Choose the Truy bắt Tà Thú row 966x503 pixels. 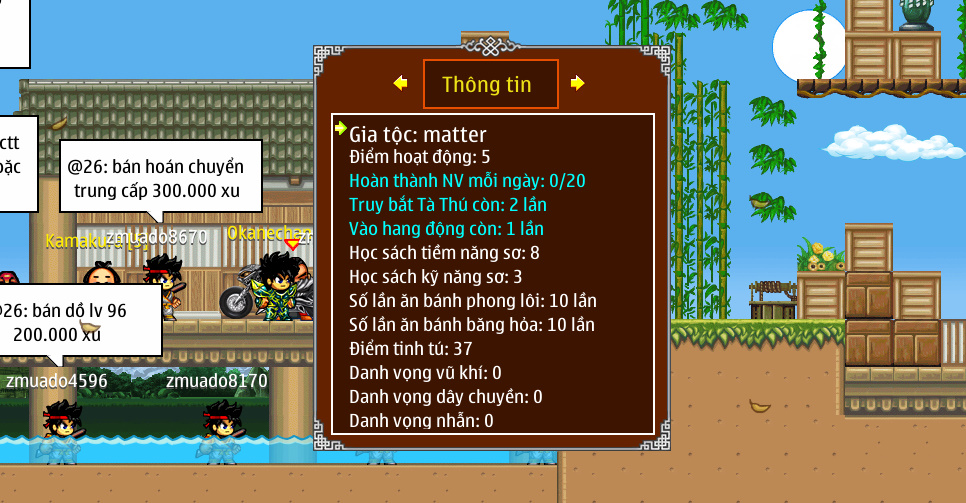(447, 205)
